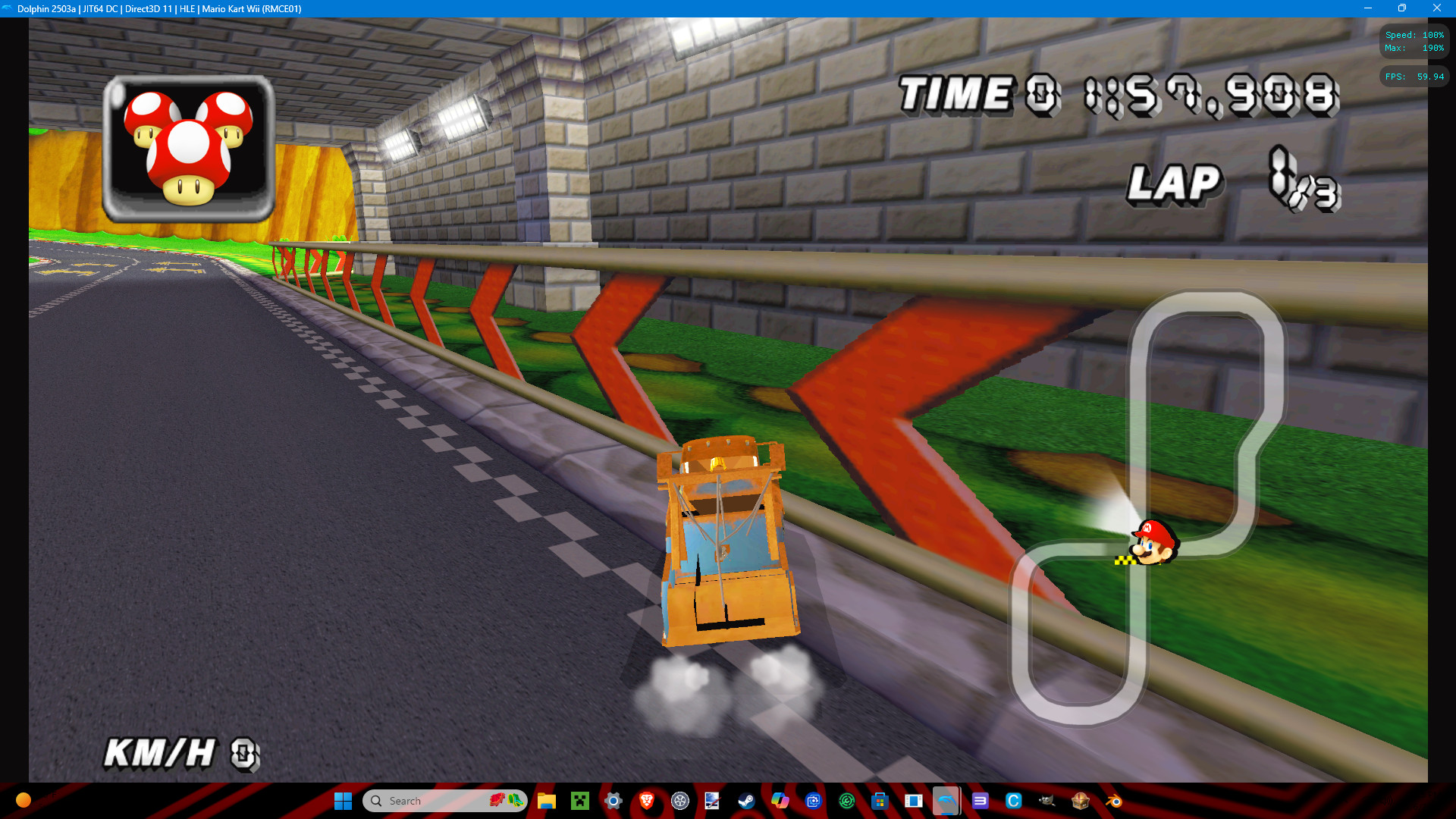Click Mario's head icon on the minimap
1456x819 pixels.
pyautogui.click(x=1152, y=543)
